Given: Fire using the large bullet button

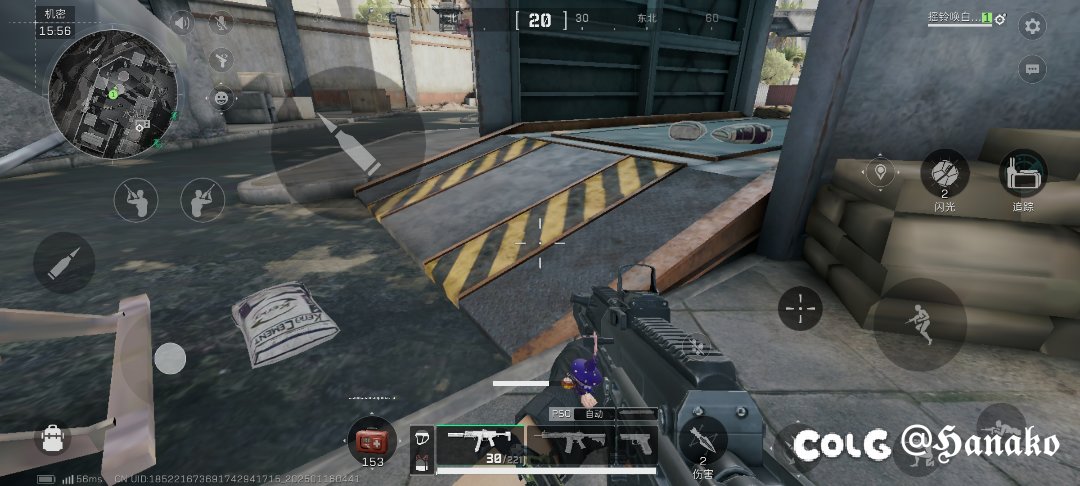Looking at the screenshot, I should coord(346,142).
